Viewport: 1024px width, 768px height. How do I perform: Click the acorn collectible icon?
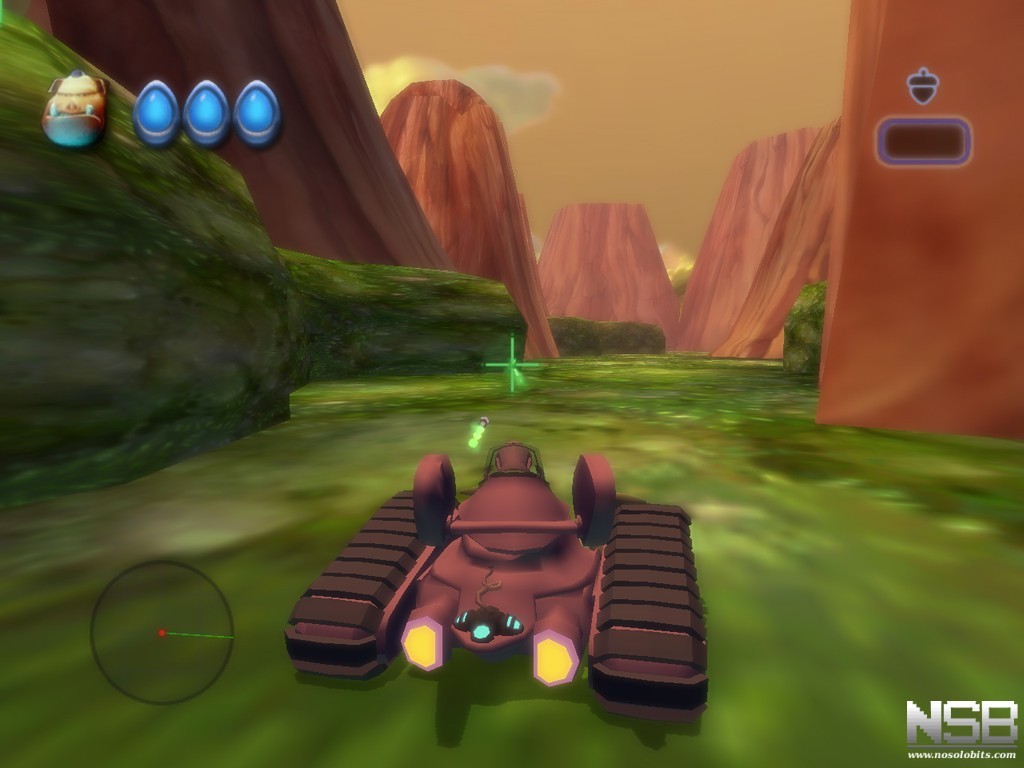[x=922, y=86]
